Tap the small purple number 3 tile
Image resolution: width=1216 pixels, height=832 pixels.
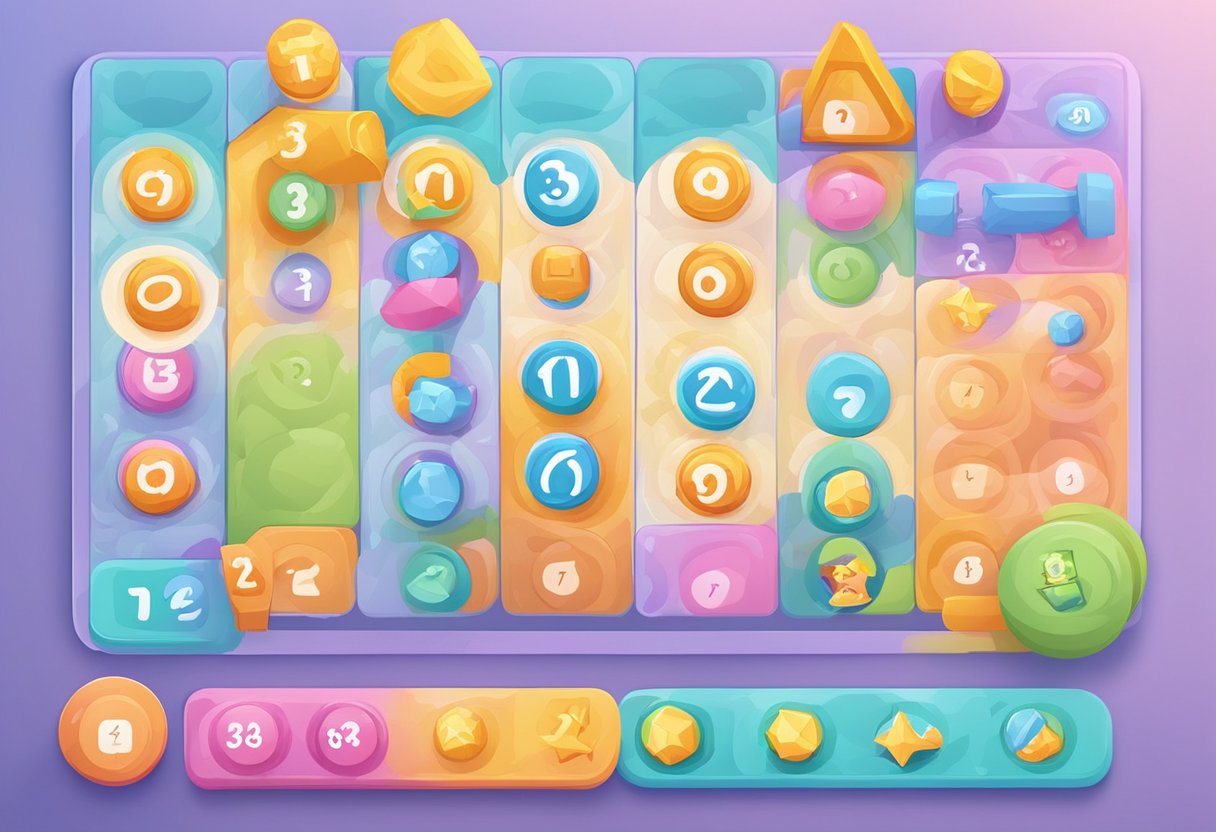pyautogui.click(x=300, y=281)
